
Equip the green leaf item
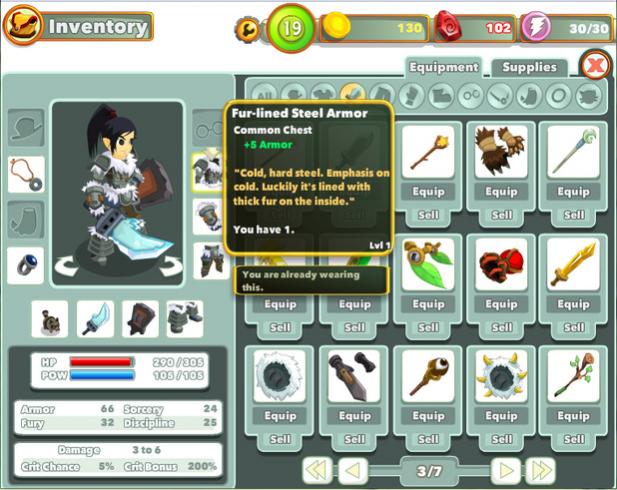(x=427, y=304)
